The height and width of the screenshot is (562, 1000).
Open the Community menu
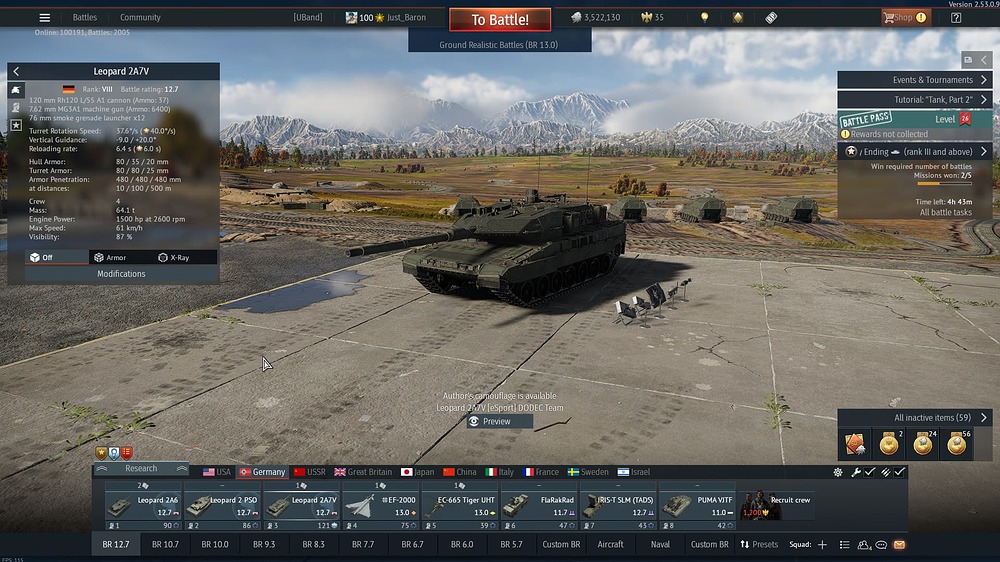[x=140, y=17]
